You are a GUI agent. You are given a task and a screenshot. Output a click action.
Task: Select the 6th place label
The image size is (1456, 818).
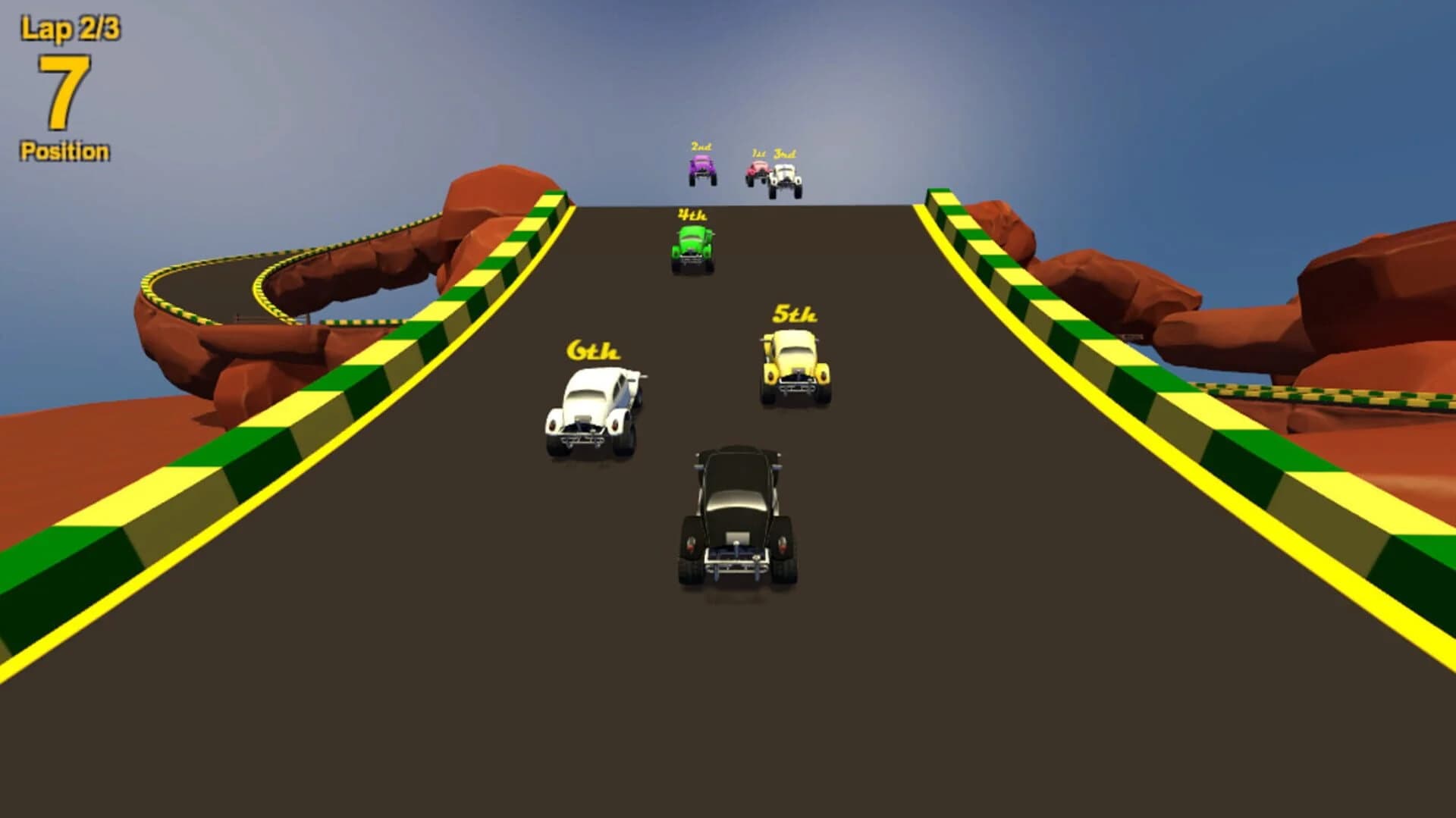(x=592, y=351)
